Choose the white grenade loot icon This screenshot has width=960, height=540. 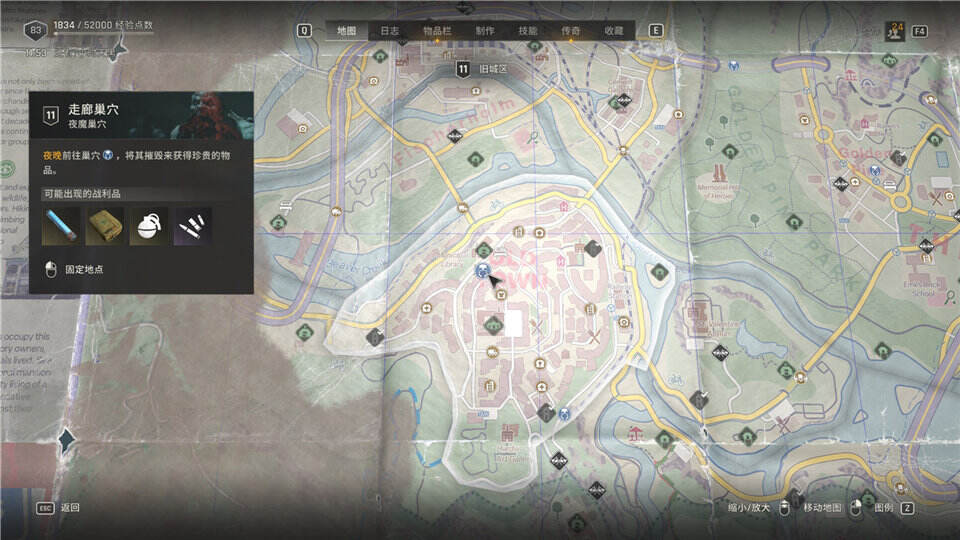point(148,226)
